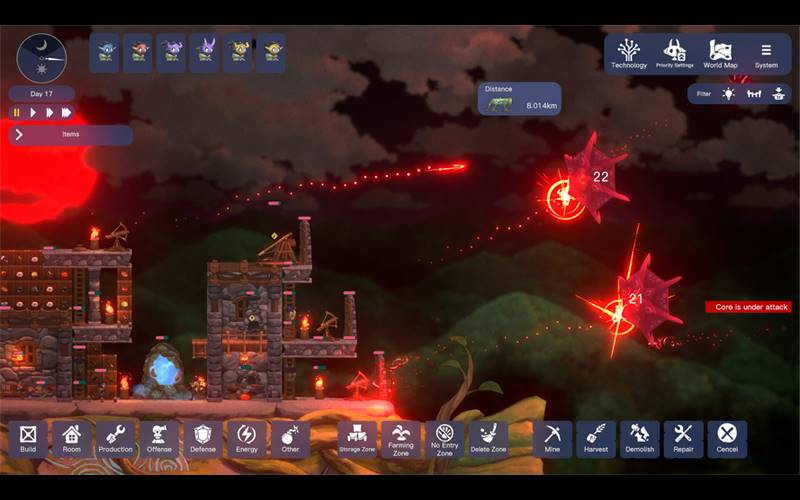This screenshot has width=800, height=500.
Task: Open the Energy category
Action: 246,439
